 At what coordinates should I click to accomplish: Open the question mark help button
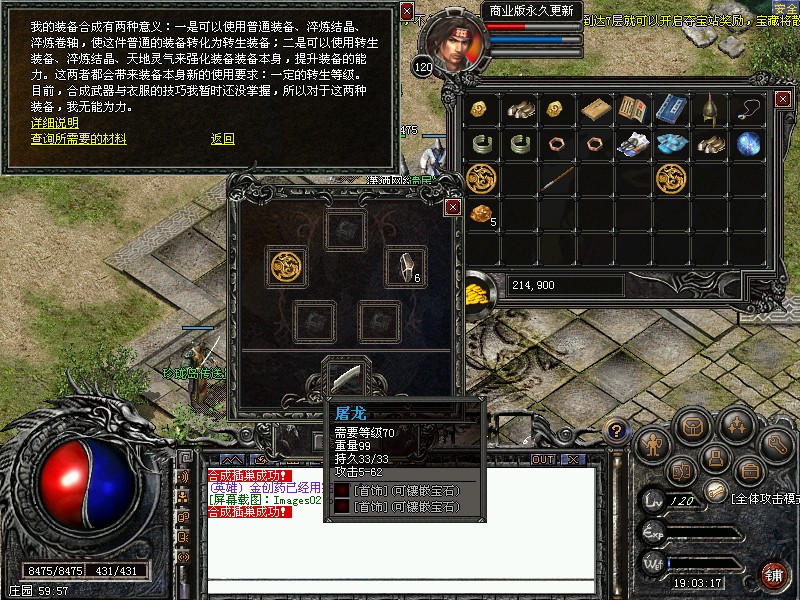click(x=617, y=432)
